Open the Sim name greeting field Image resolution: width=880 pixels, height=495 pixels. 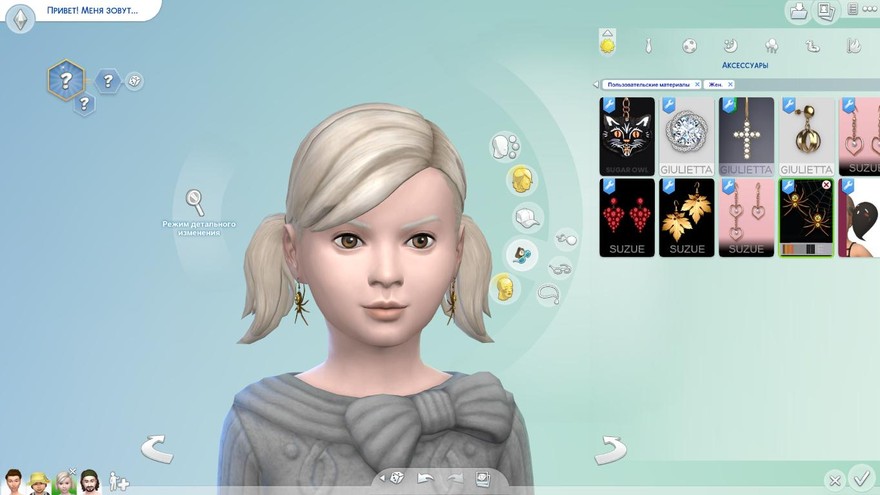90,11
